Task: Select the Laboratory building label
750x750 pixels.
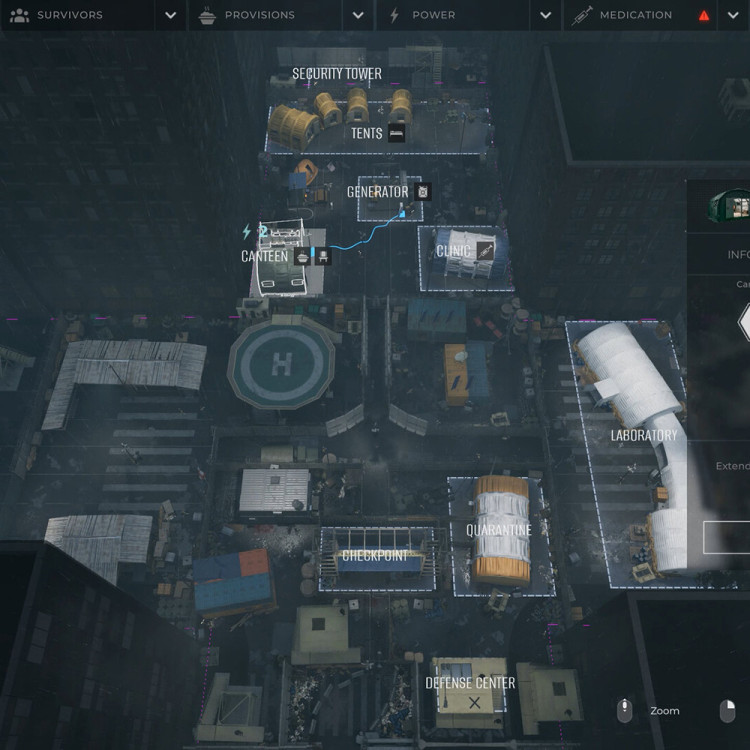Action: pos(644,435)
